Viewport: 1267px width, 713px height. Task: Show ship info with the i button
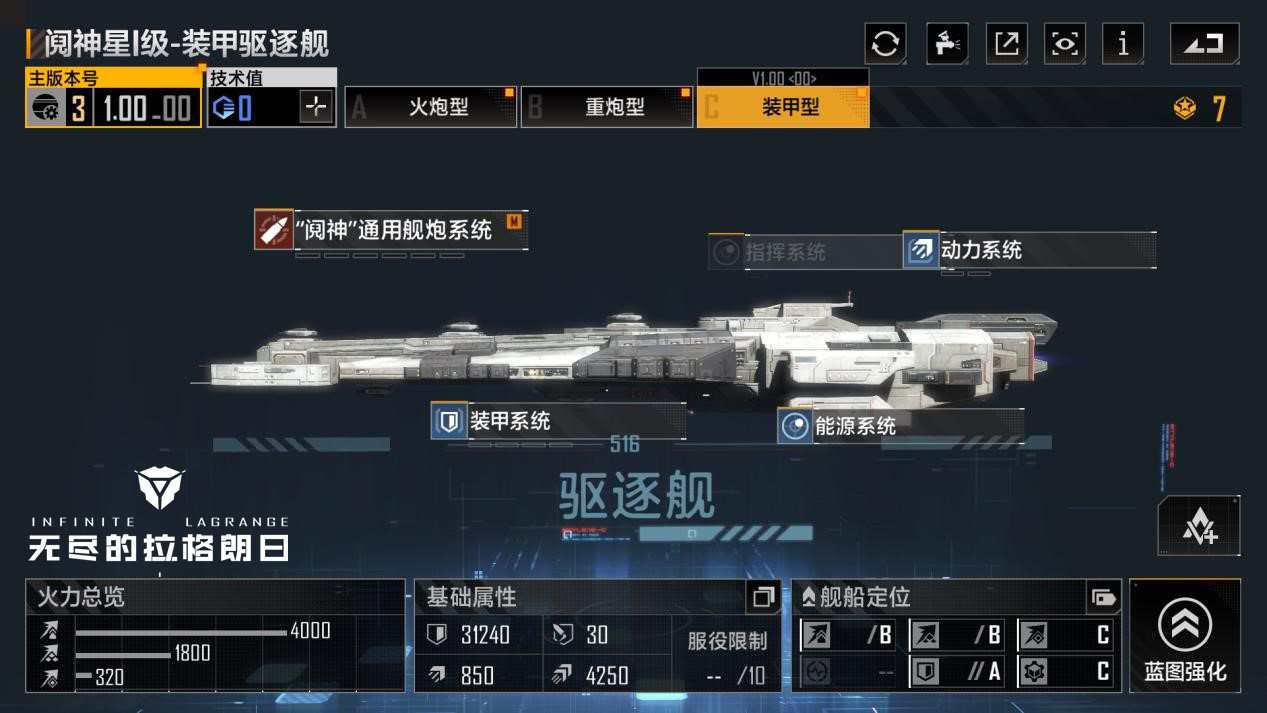[x=1123, y=44]
